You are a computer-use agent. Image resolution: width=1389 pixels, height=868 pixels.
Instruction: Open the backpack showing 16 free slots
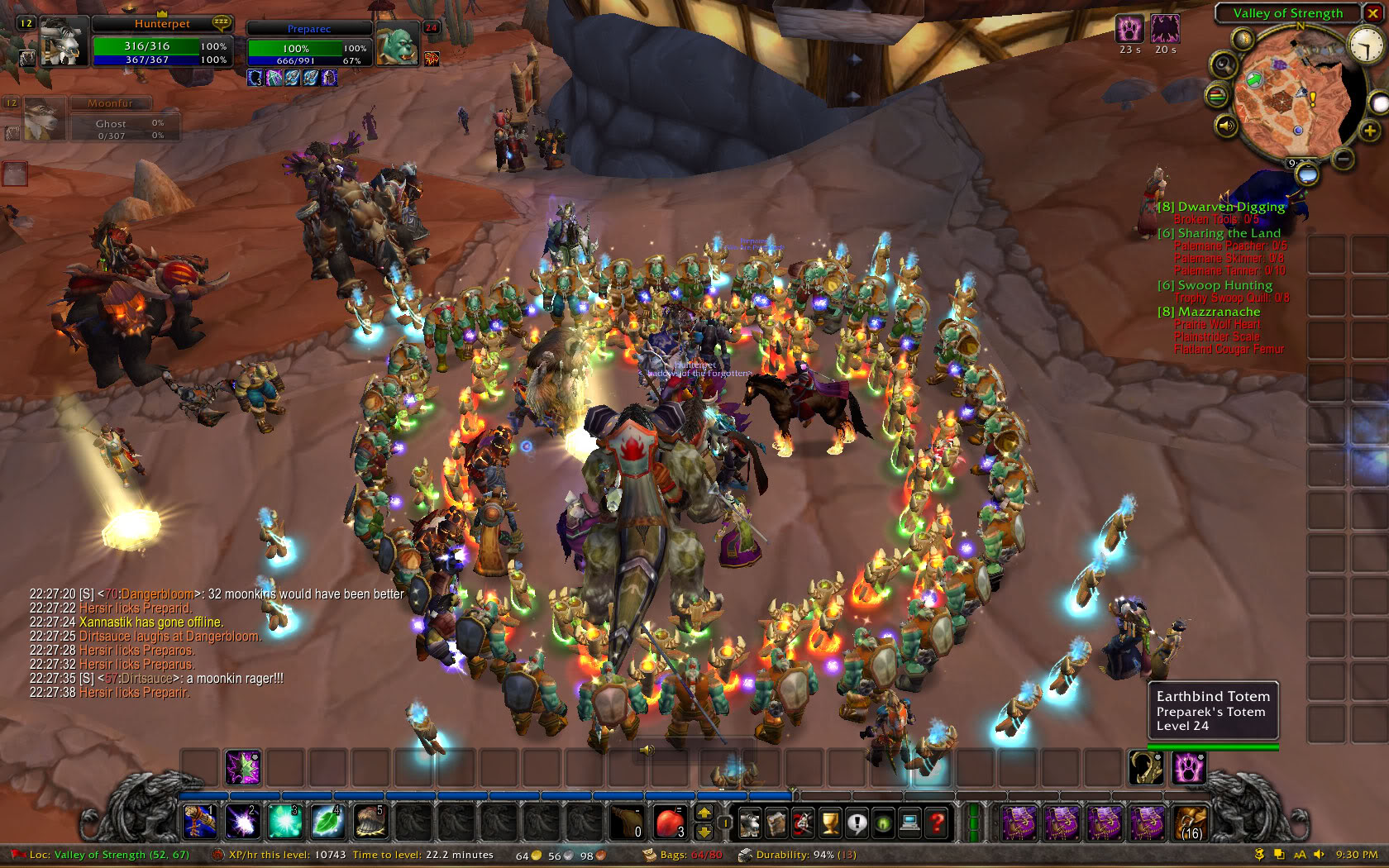[x=1191, y=823]
